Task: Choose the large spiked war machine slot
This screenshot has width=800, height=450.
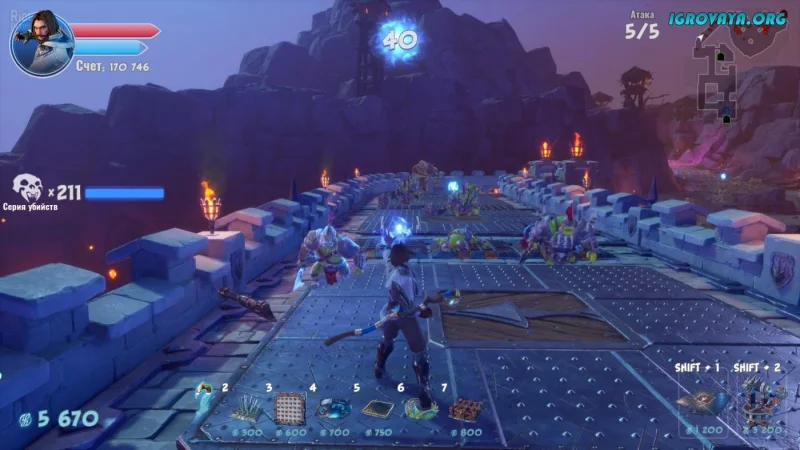Action: (756, 400)
